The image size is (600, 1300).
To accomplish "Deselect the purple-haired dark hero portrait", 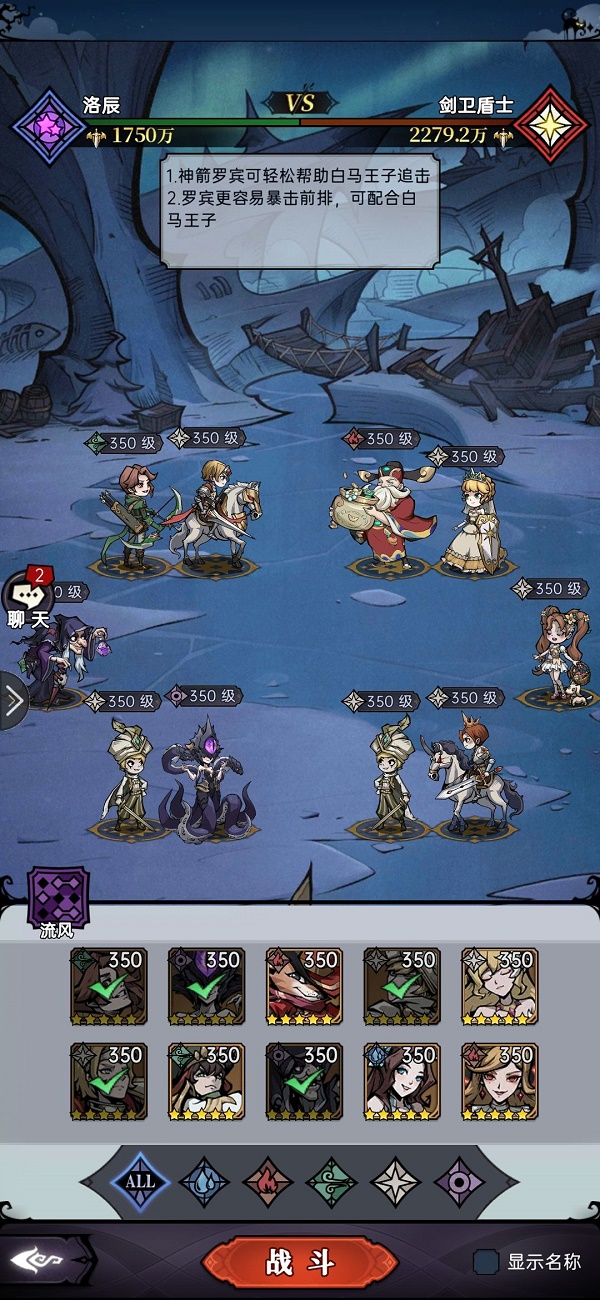I will coord(206,987).
